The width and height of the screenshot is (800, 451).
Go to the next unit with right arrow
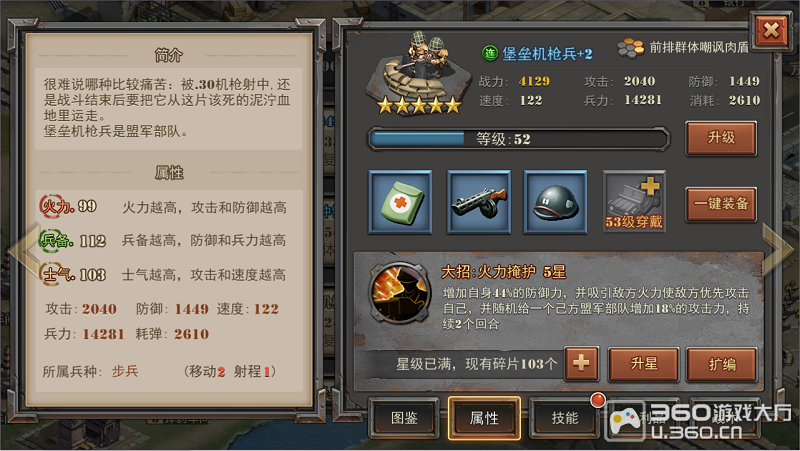pyautogui.click(x=778, y=245)
